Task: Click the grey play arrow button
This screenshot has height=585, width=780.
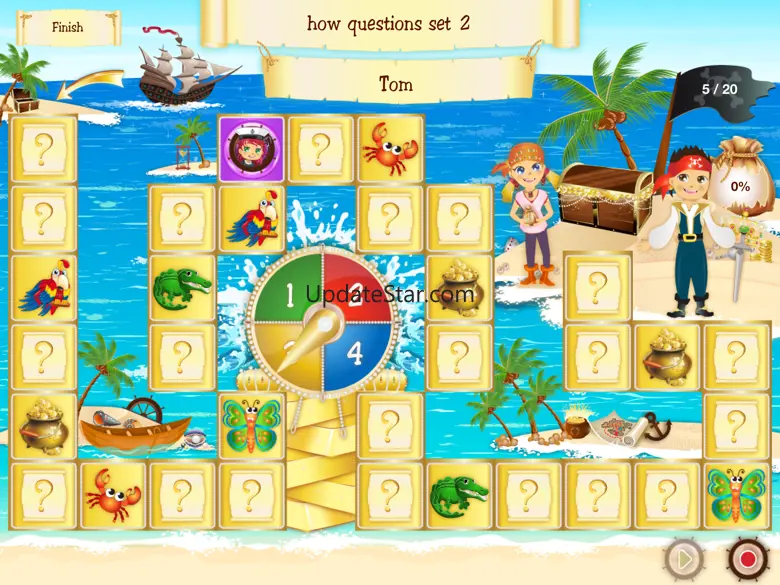Action: coord(685,559)
